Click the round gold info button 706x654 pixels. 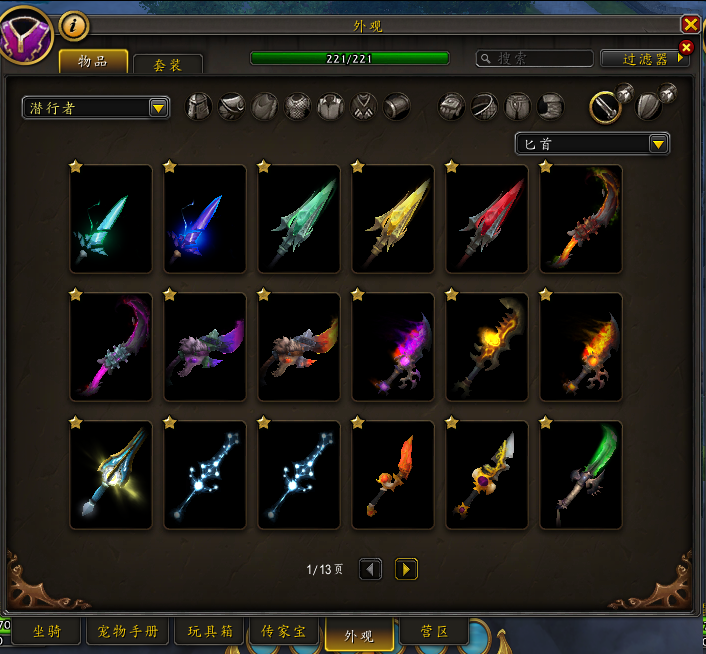74,25
